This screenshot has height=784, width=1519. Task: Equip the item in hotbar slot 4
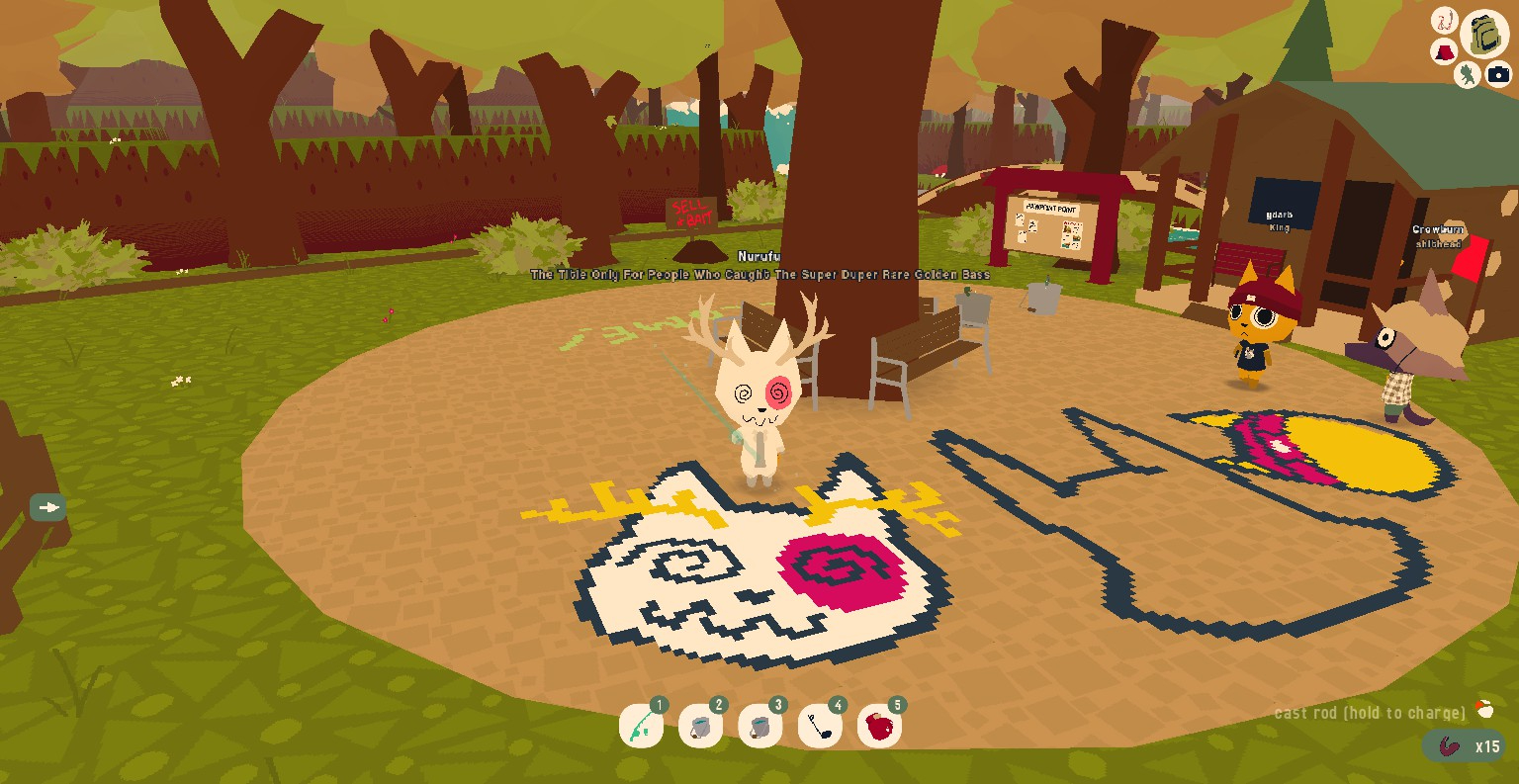[820, 728]
